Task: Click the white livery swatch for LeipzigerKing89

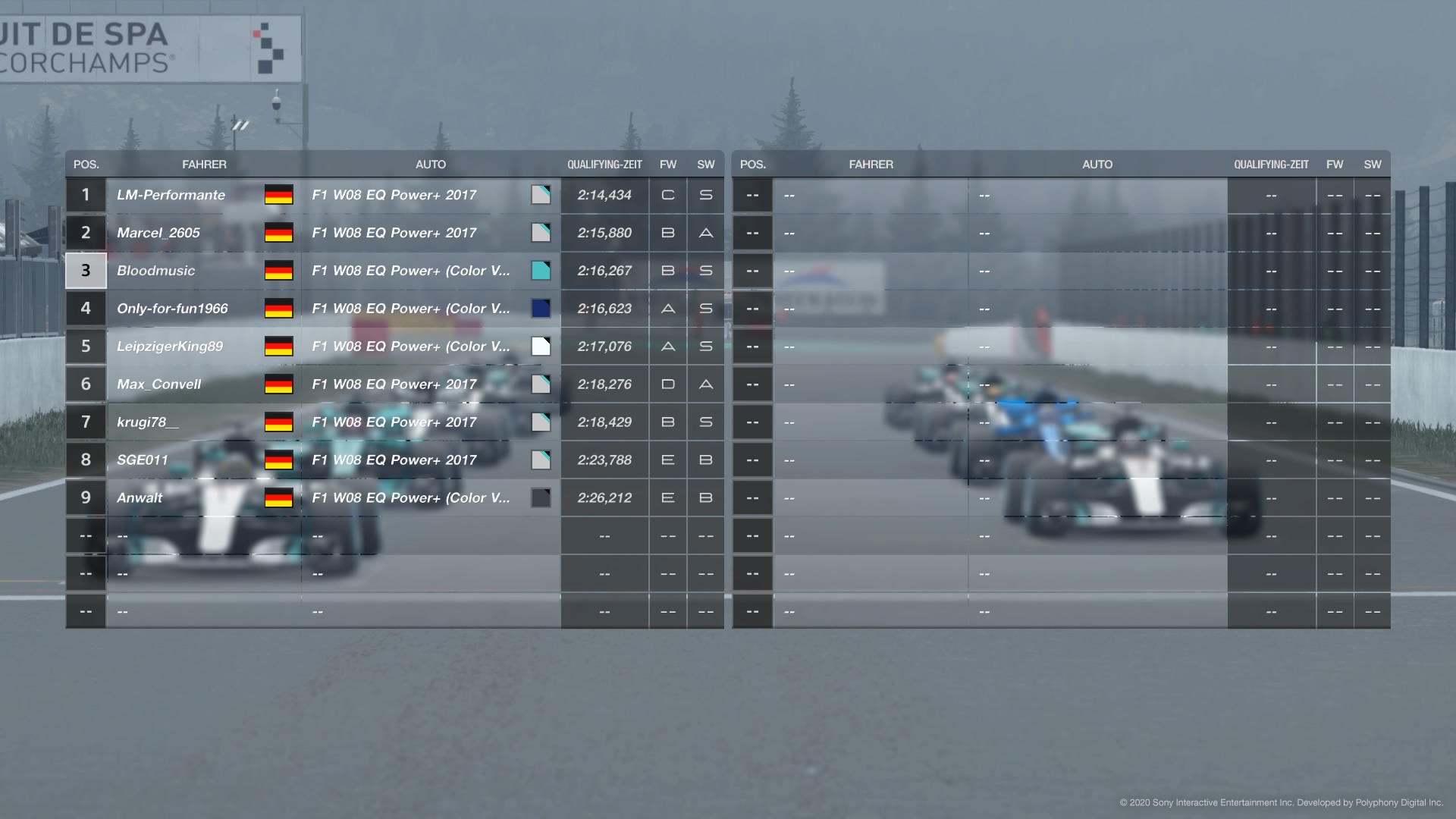Action: (541, 347)
